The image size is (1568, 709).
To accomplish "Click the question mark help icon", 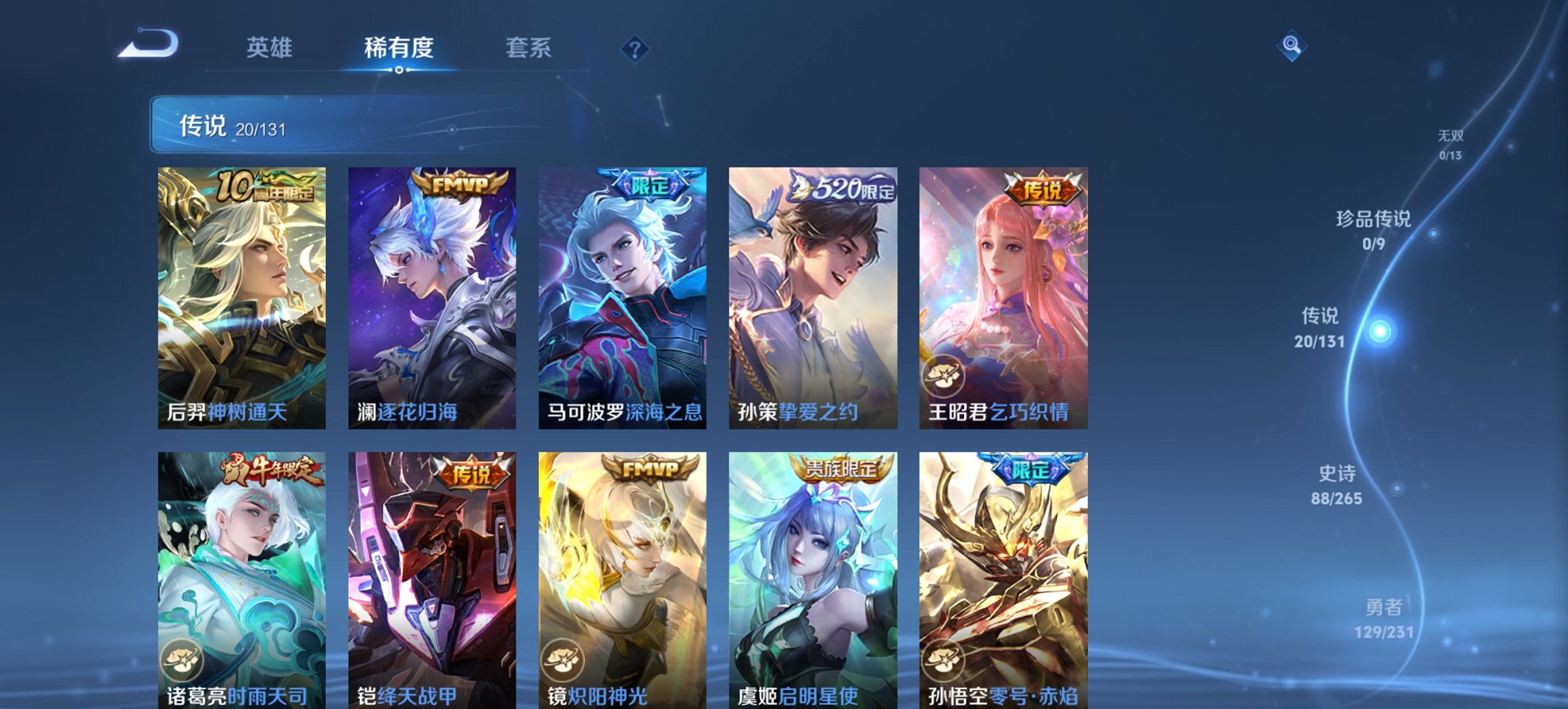I will click(634, 48).
